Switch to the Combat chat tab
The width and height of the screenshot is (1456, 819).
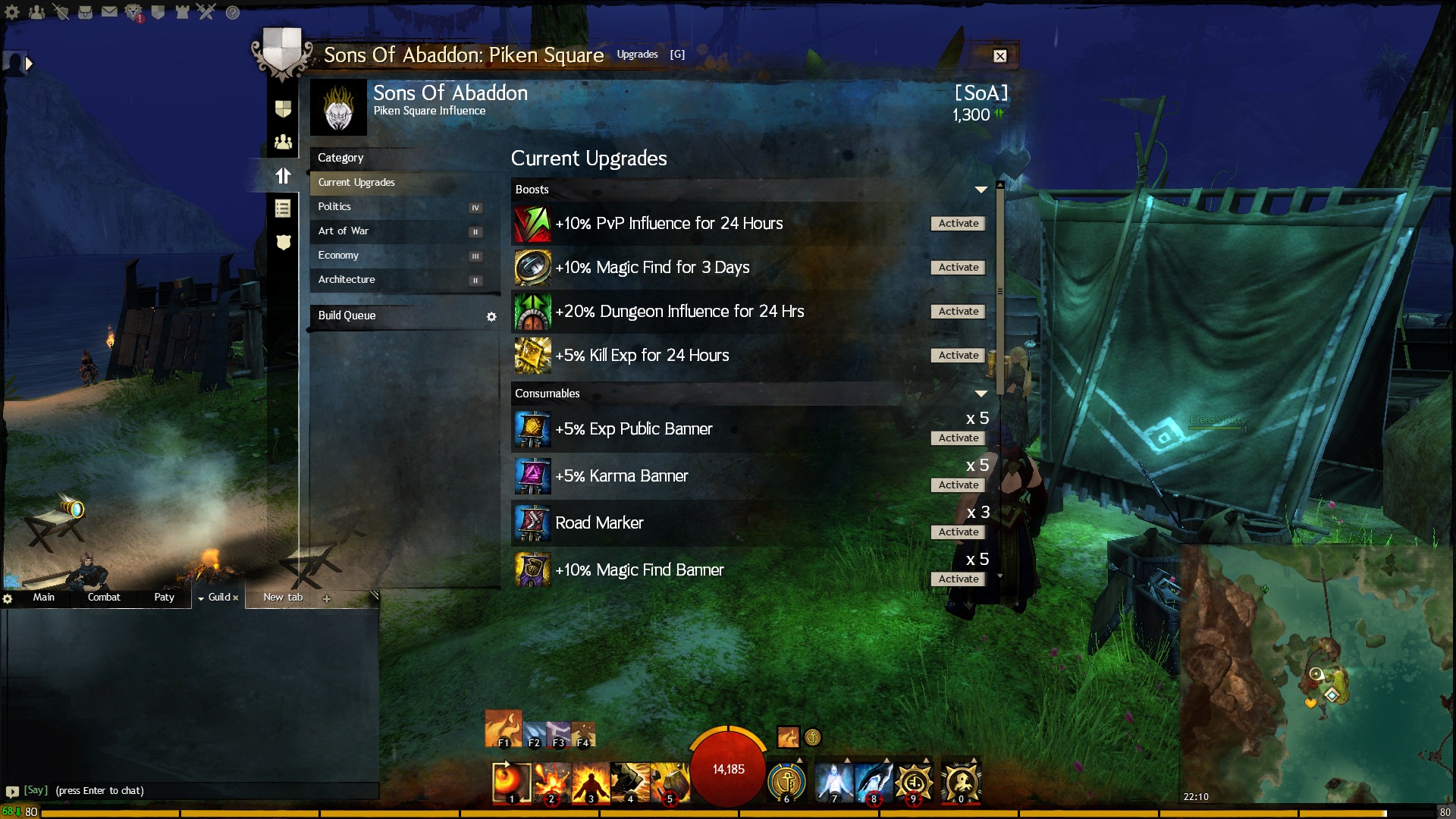[104, 598]
